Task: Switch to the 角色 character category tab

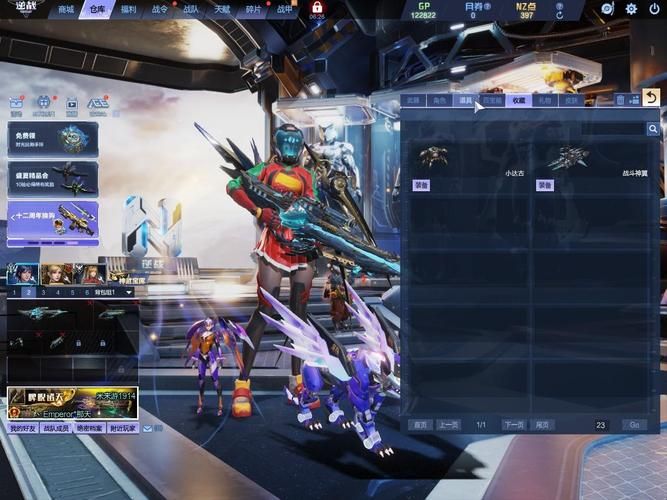Action: coord(439,100)
